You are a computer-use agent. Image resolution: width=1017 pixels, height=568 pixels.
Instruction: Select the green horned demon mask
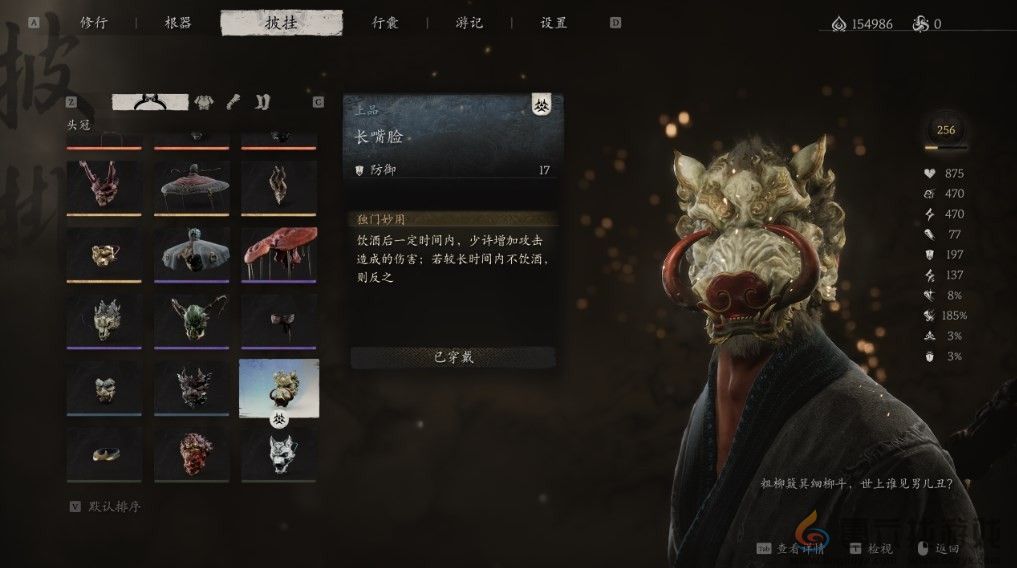point(193,319)
